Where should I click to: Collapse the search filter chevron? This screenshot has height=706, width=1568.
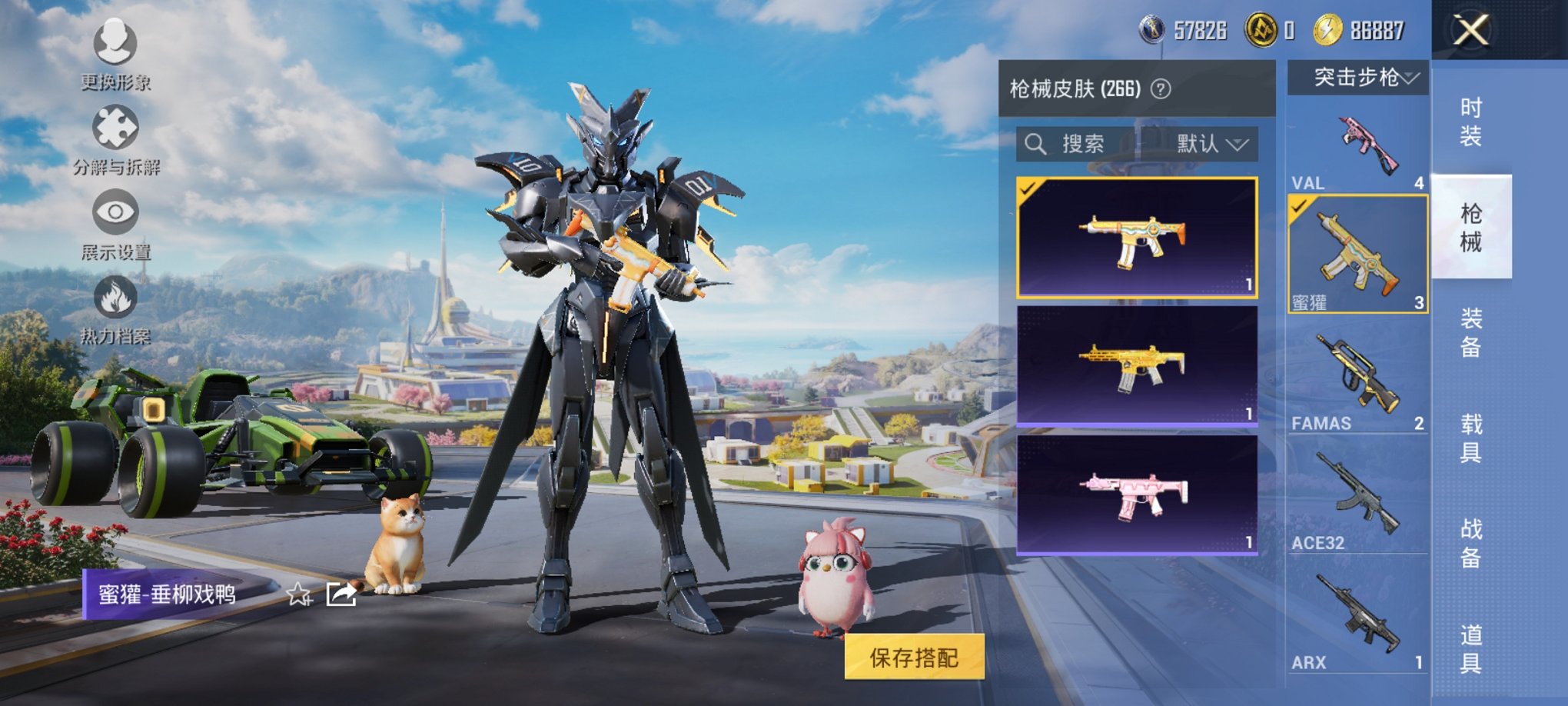tap(1238, 145)
